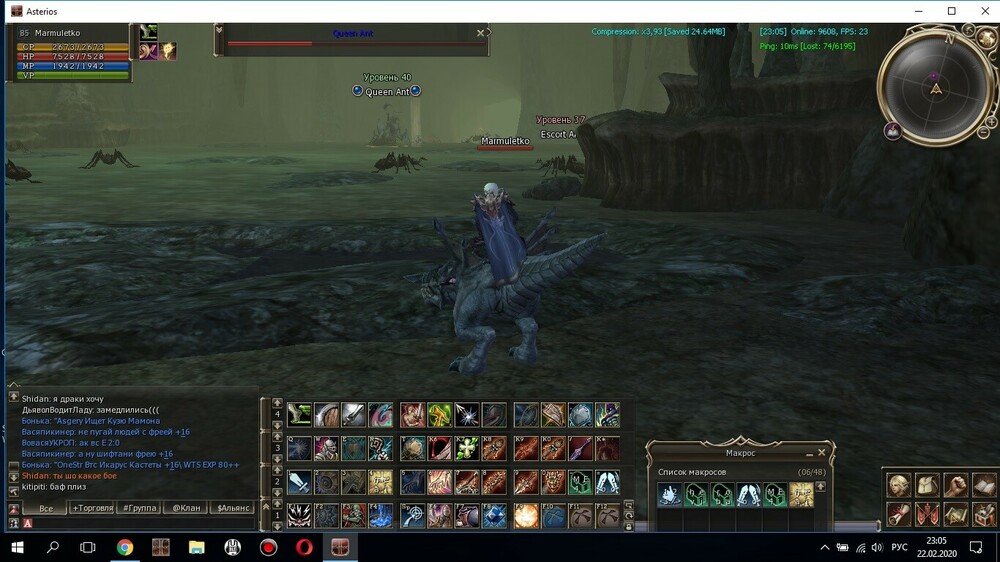This screenshot has width=1000, height=562.
Task: Close the Макрос macro window
Action: 822,453
